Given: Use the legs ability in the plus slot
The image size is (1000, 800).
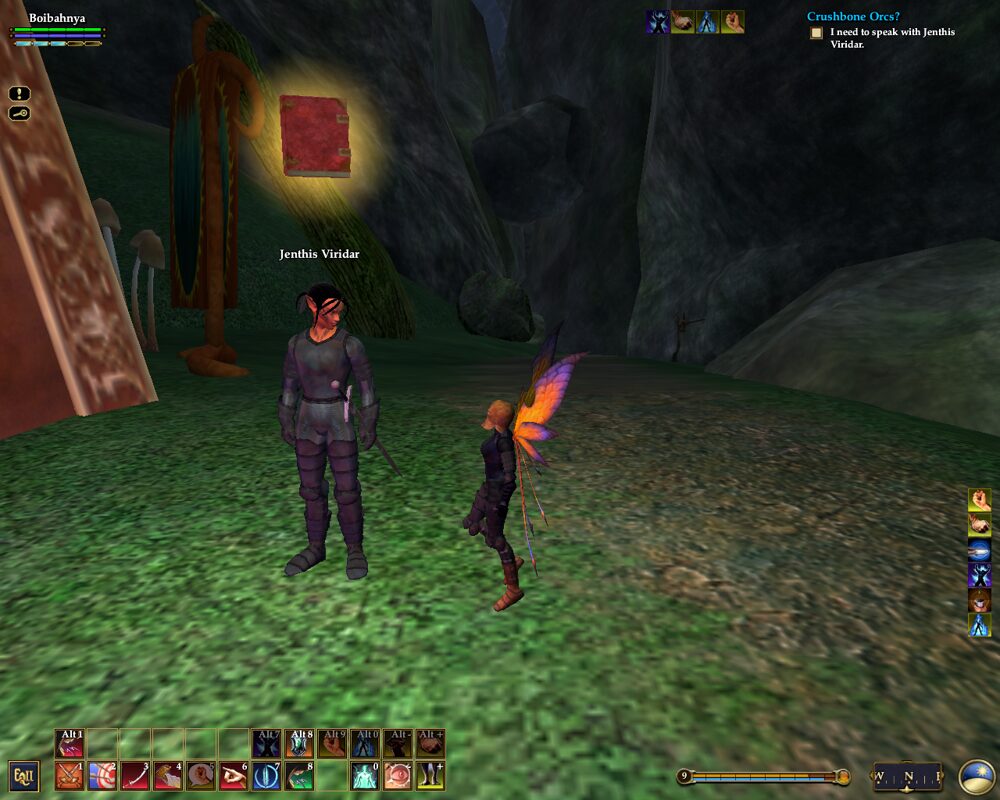Looking at the screenshot, I should (430, 776).
